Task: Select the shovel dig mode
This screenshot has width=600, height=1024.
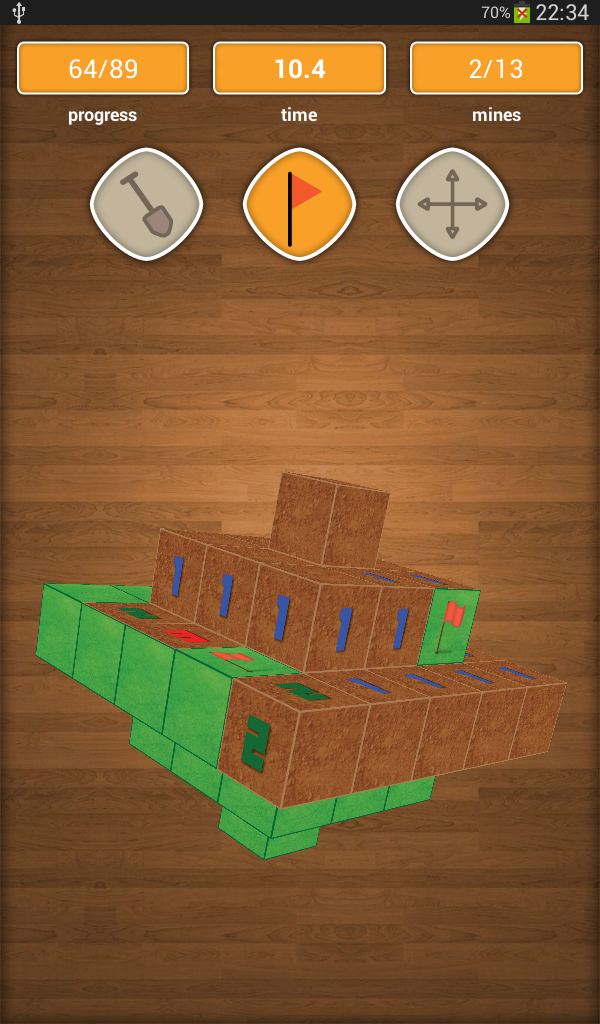Action: click(146, 205)
